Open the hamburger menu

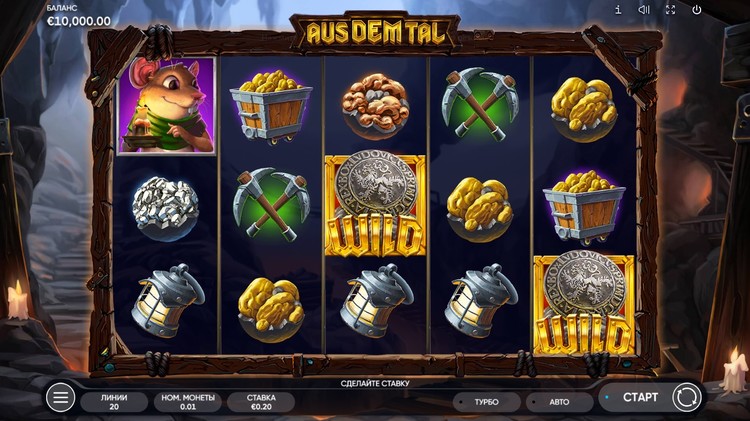60,398
